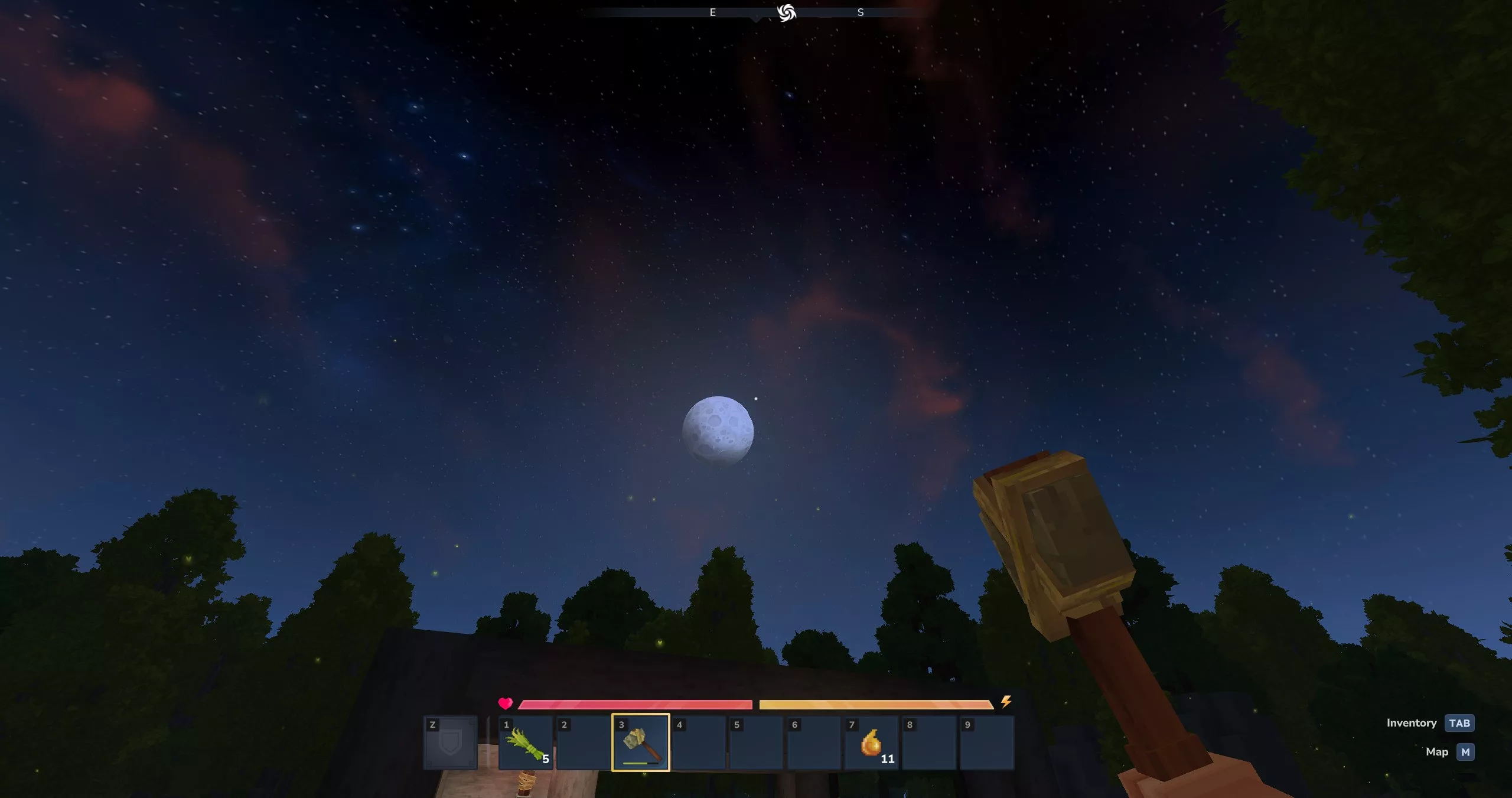Click the Inventory label text
Image resolution: width=1512 pixels, height=798 pixels.
click(x=1412, y=722)
